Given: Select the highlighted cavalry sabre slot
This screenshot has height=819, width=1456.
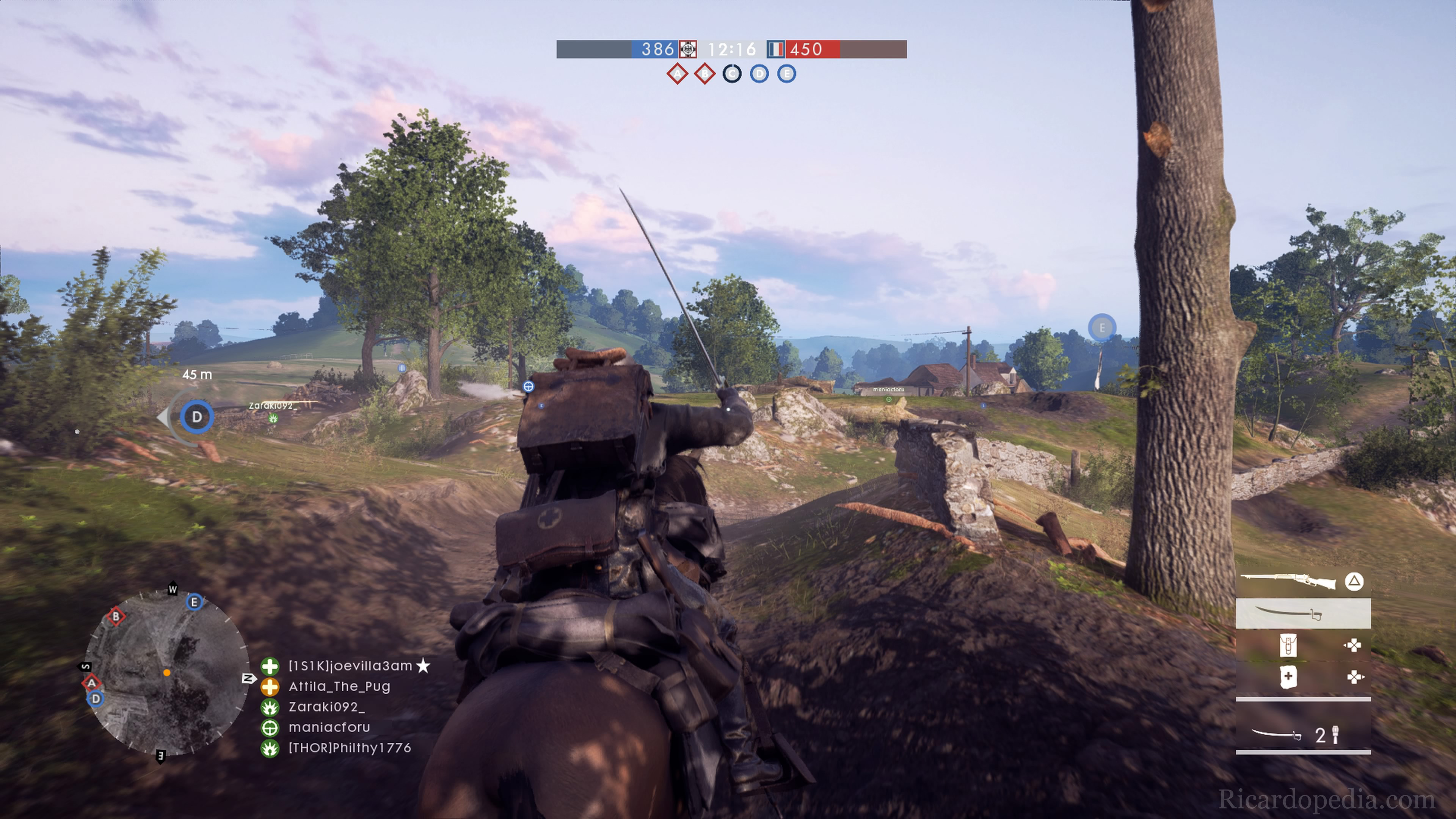Looking at the screenshot, I should [x=1303, y=613].
